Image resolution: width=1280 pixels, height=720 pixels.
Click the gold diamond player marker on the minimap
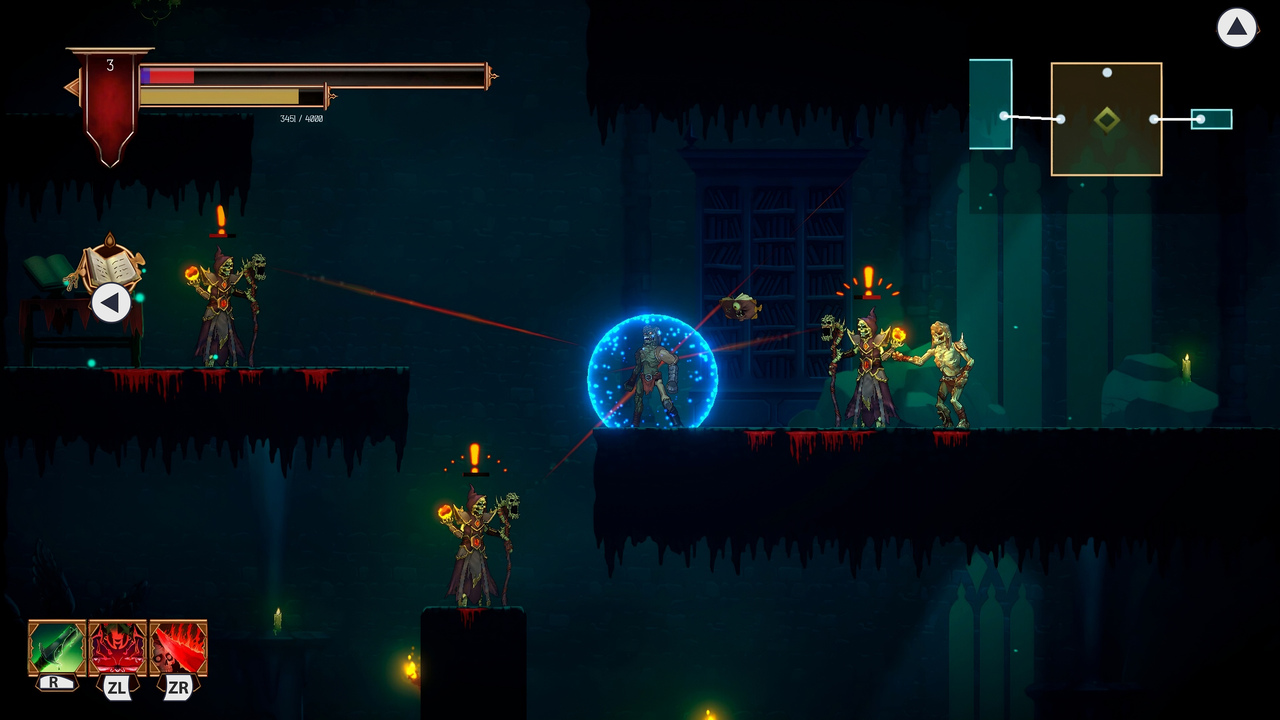[x=1107, y=117]
